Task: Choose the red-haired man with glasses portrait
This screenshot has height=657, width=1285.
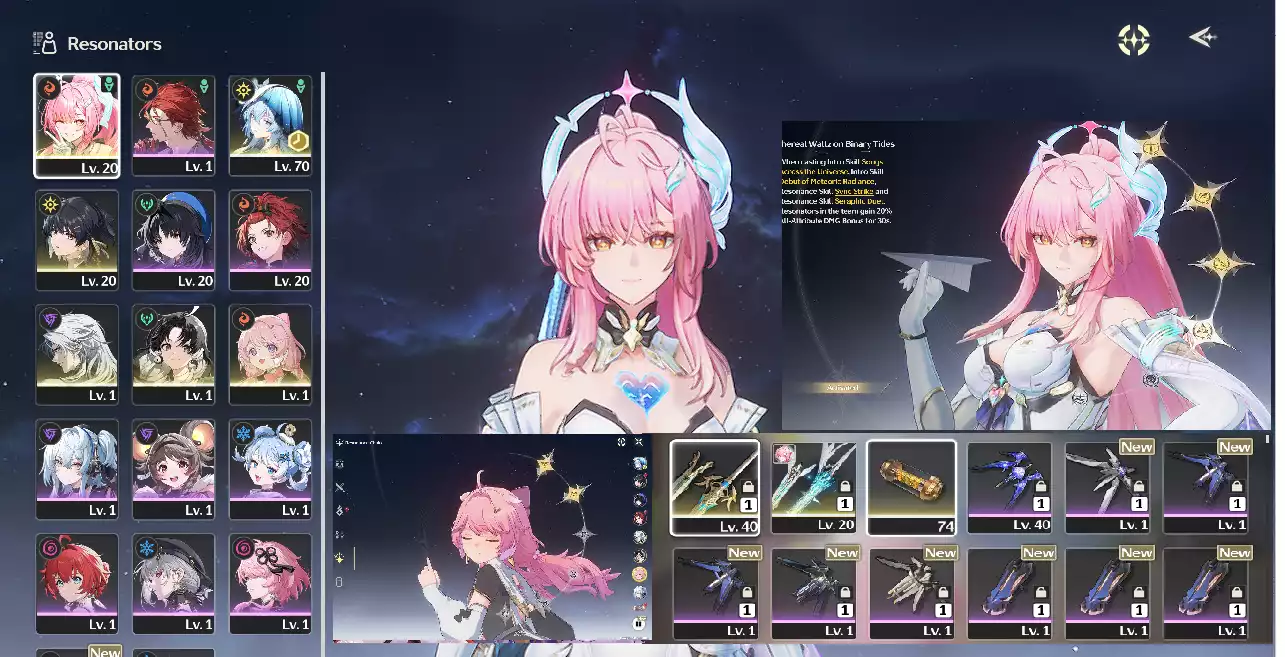Action: 174,125
